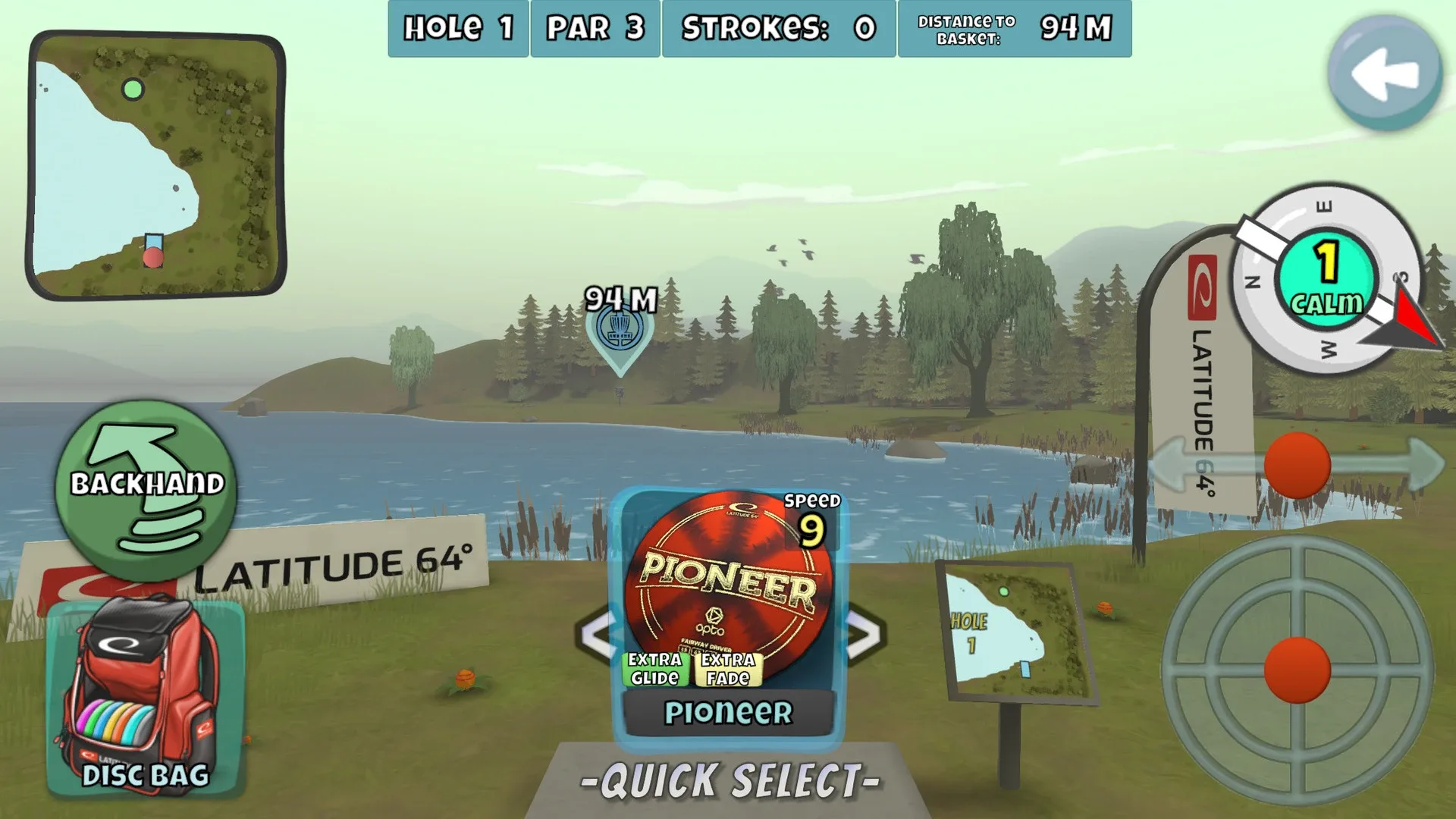Tap the Distance To Basket display
Image resolution: width=1456 pixels, height=819 pixels.
pos(1015,29)
